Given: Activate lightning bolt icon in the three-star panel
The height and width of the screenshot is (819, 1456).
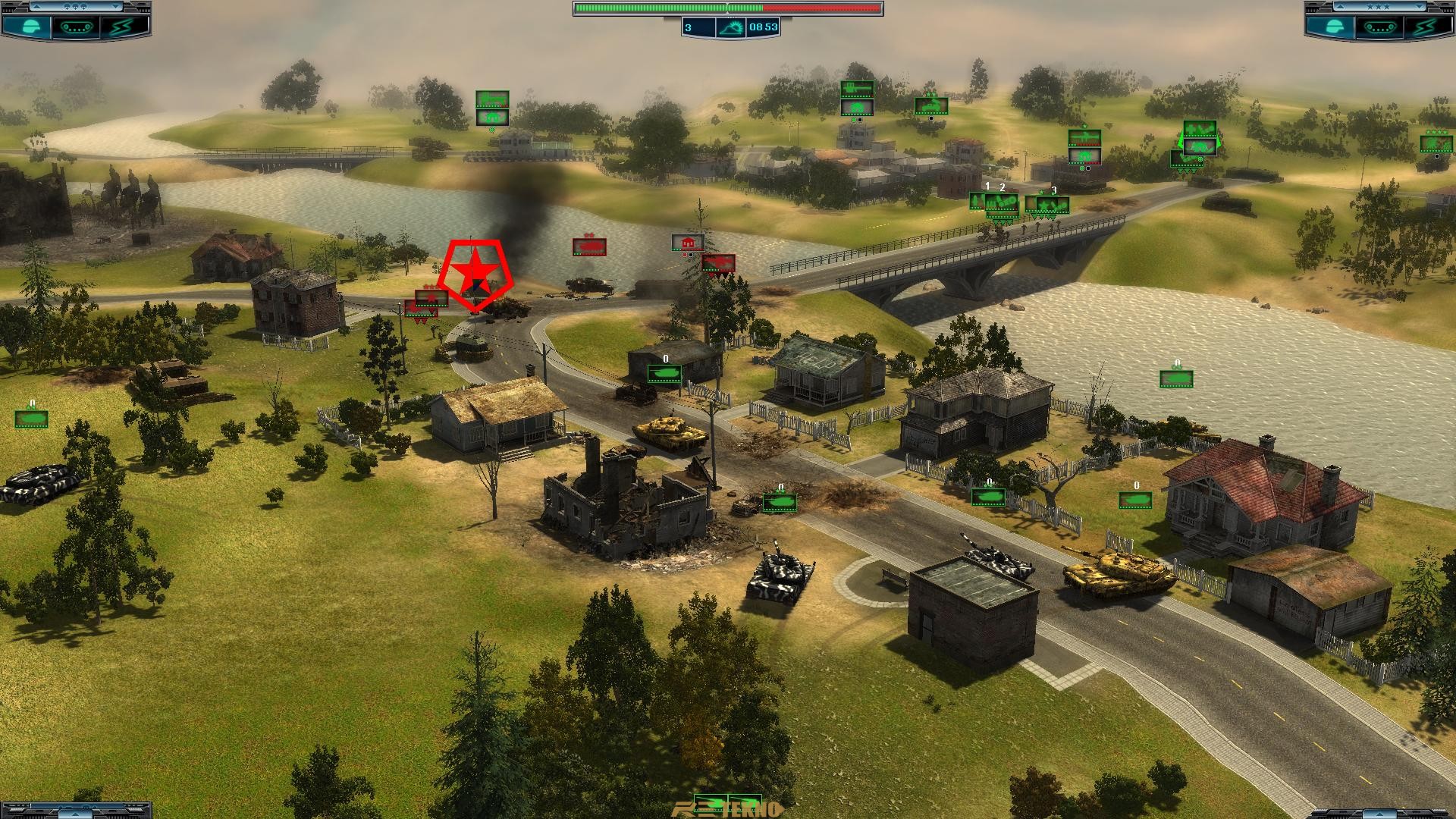Looking at the screenshot, I should [x=1425, y=27].
